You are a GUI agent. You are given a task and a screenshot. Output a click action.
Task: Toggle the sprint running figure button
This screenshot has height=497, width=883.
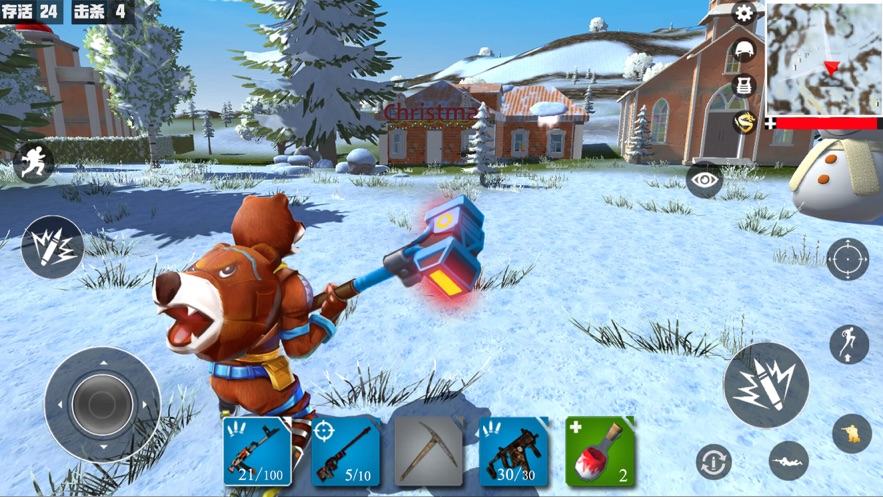(33, 163)
